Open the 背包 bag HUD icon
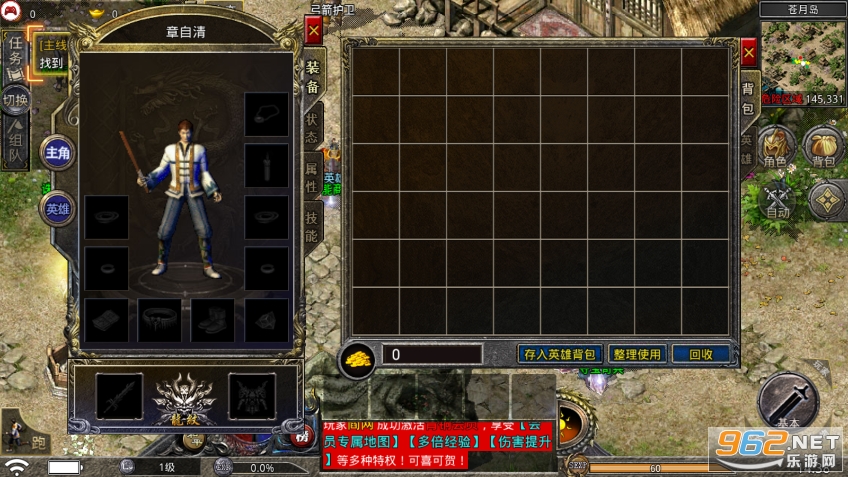Screen dimensions: 848x477 (823, 147)
